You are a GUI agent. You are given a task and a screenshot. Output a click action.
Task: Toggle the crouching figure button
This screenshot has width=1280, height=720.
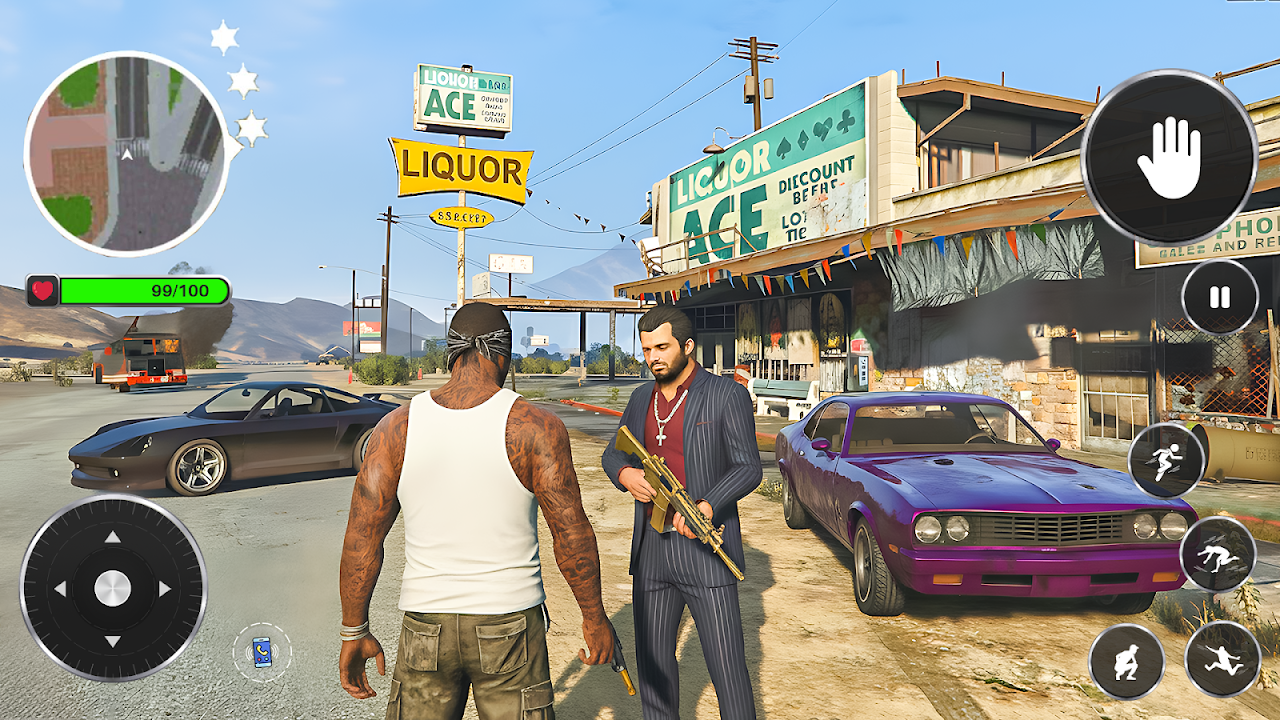(1127, 661)
